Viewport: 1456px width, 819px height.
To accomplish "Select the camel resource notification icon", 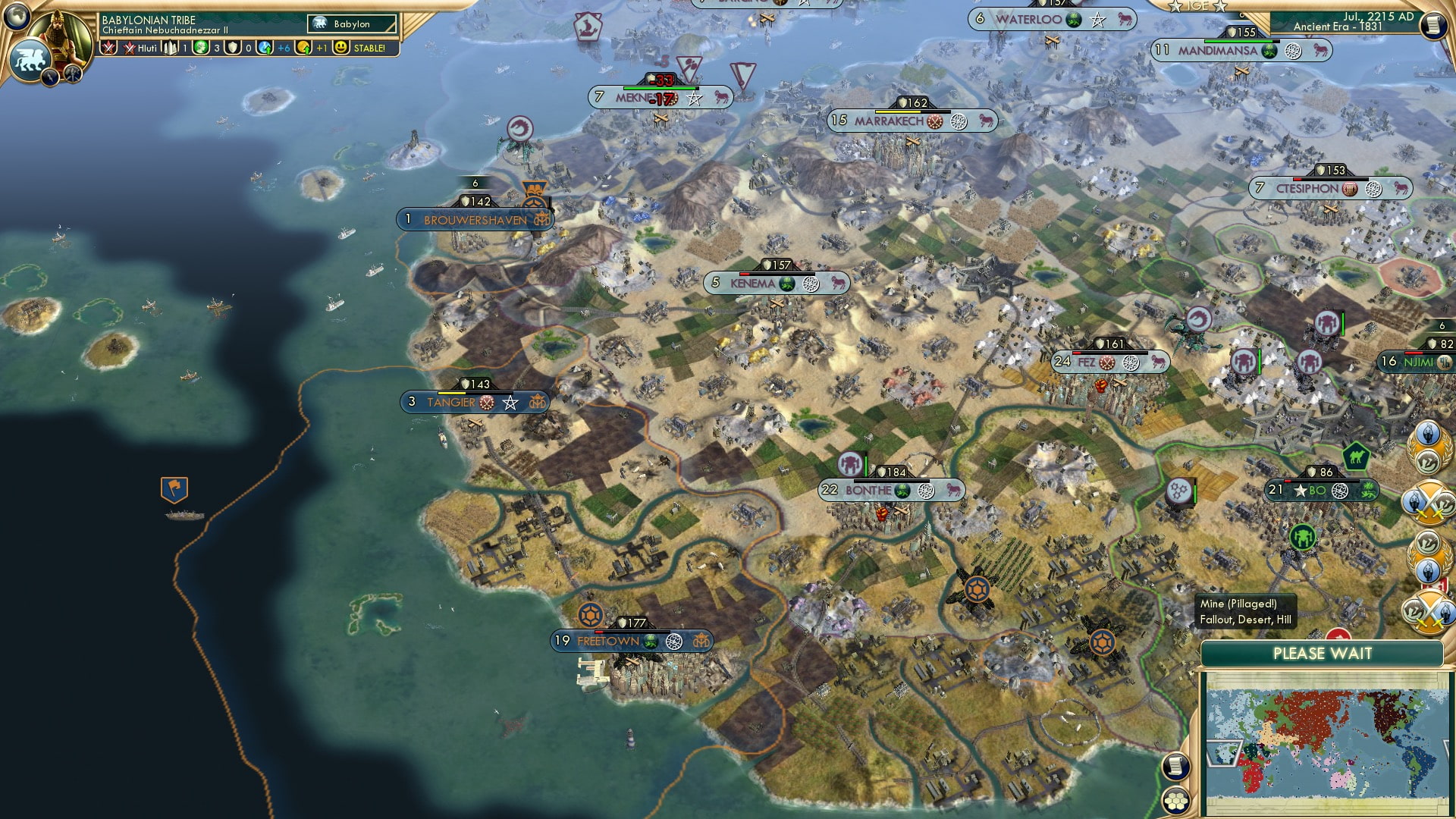I will [1356, 457].
